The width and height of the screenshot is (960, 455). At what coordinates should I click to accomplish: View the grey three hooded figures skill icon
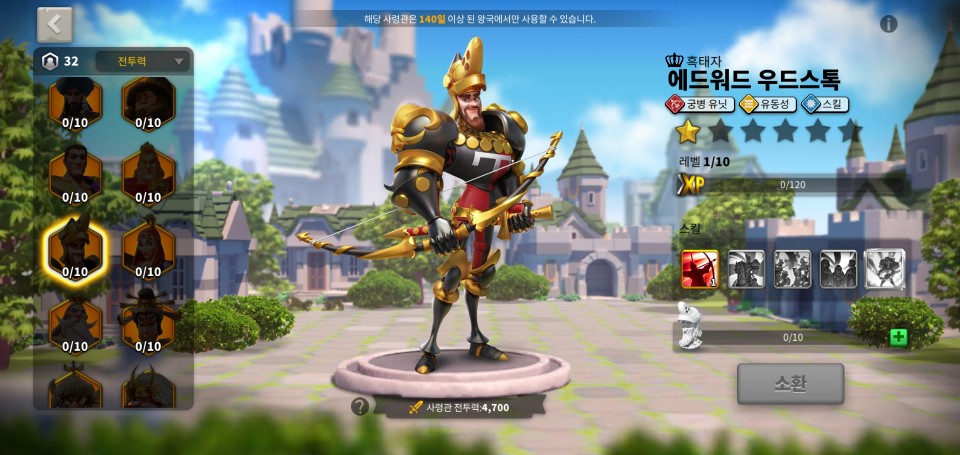click(838, 268)
